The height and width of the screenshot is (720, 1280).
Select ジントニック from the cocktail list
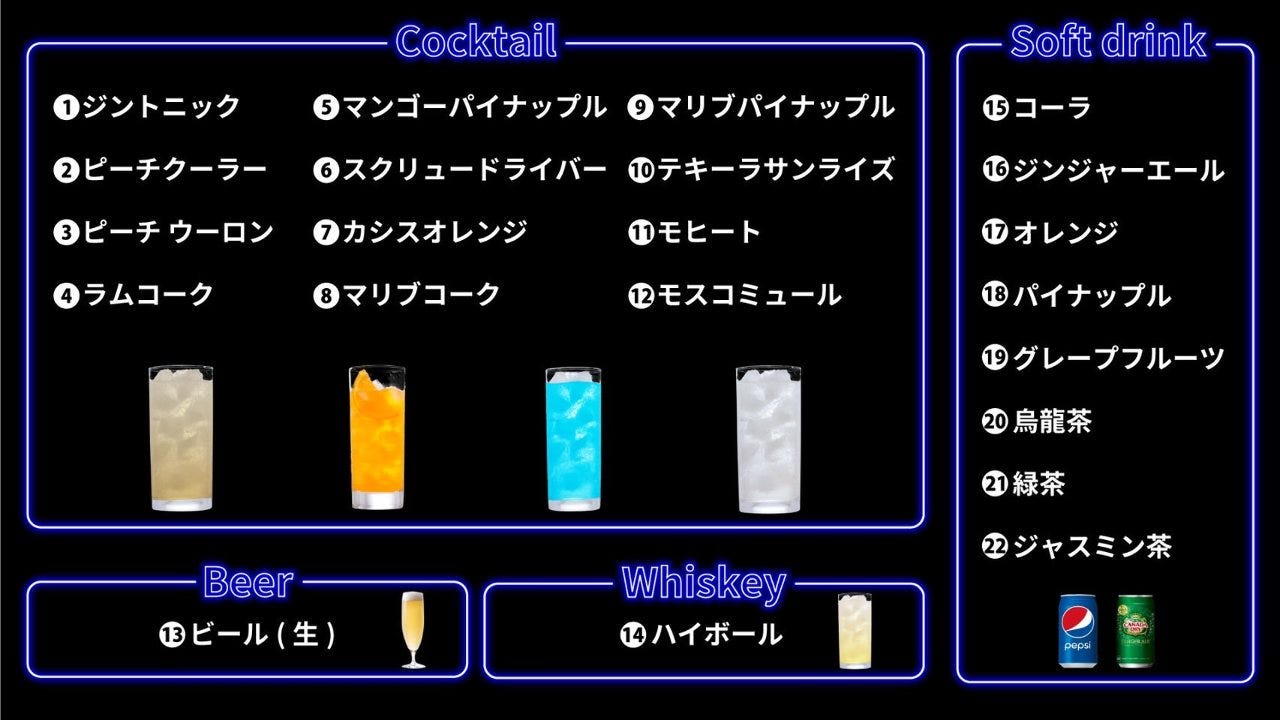pos(148,107)
